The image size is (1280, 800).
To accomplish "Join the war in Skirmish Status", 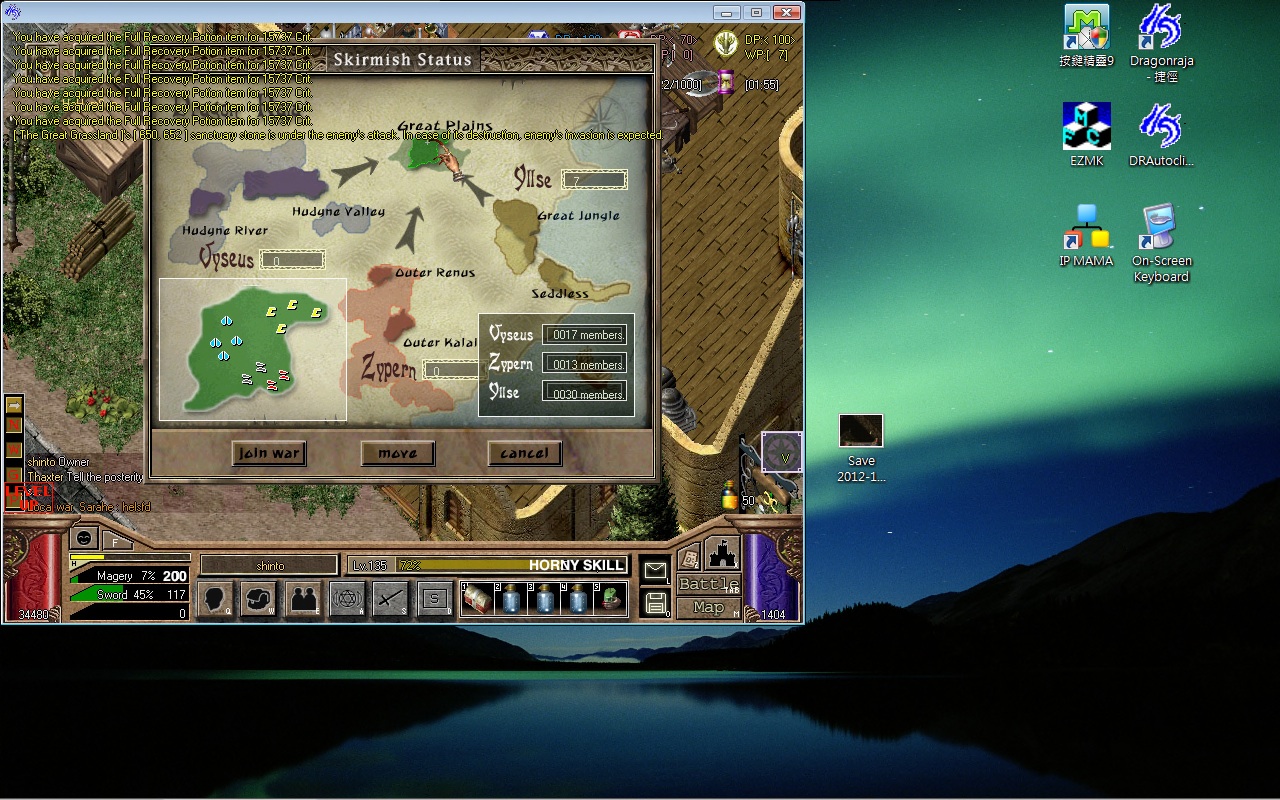I will (268, 453).
